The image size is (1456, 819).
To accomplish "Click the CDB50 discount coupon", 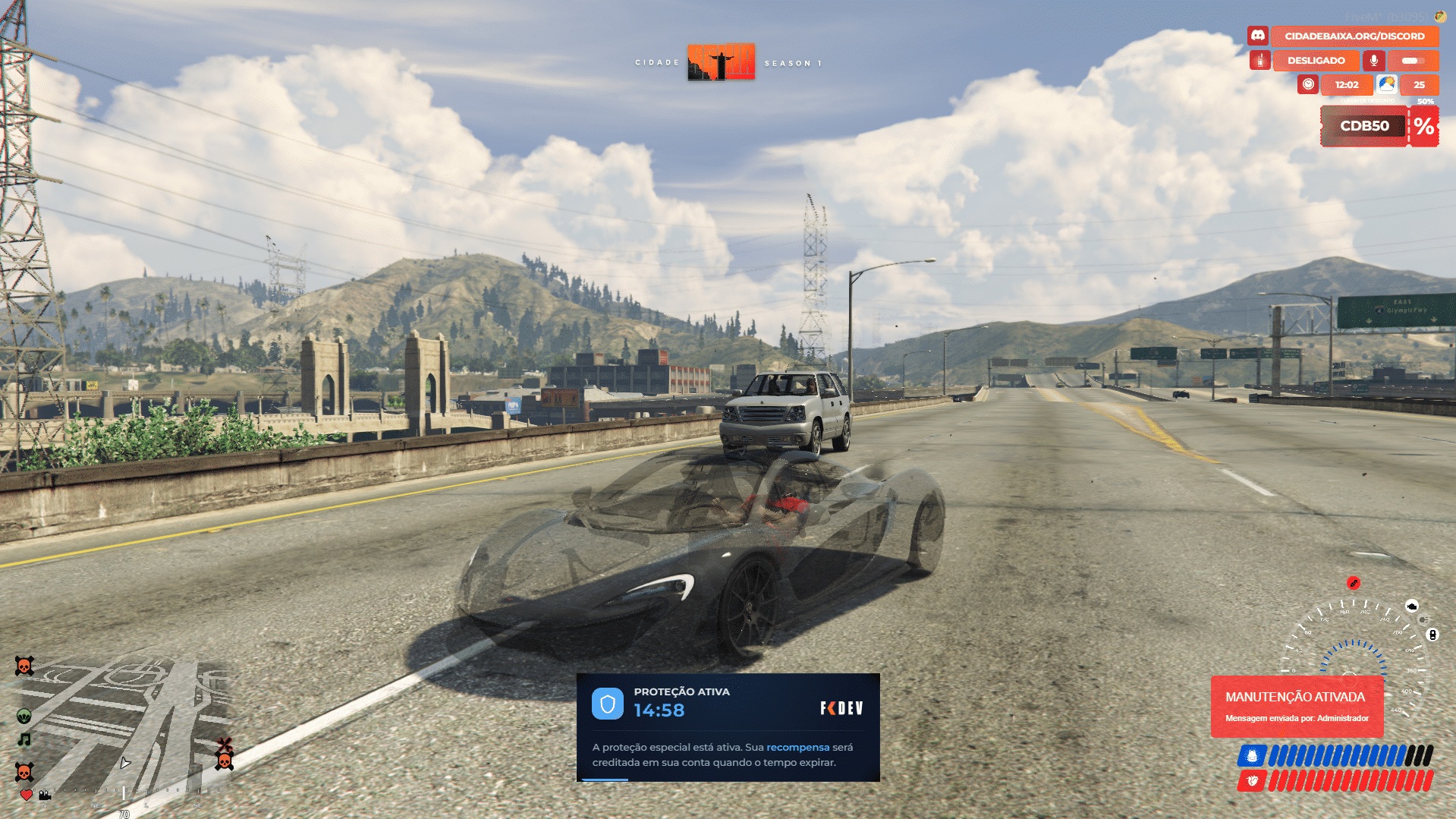I will 1364,126.
